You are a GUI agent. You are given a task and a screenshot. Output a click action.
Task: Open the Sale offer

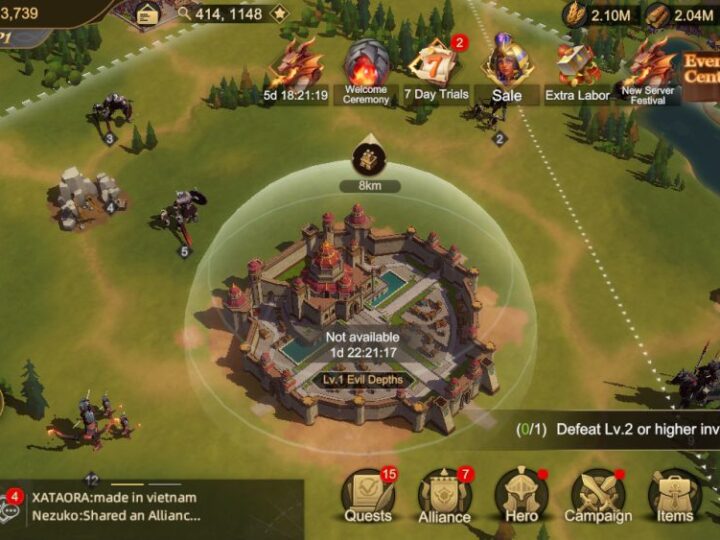point(507,68)
